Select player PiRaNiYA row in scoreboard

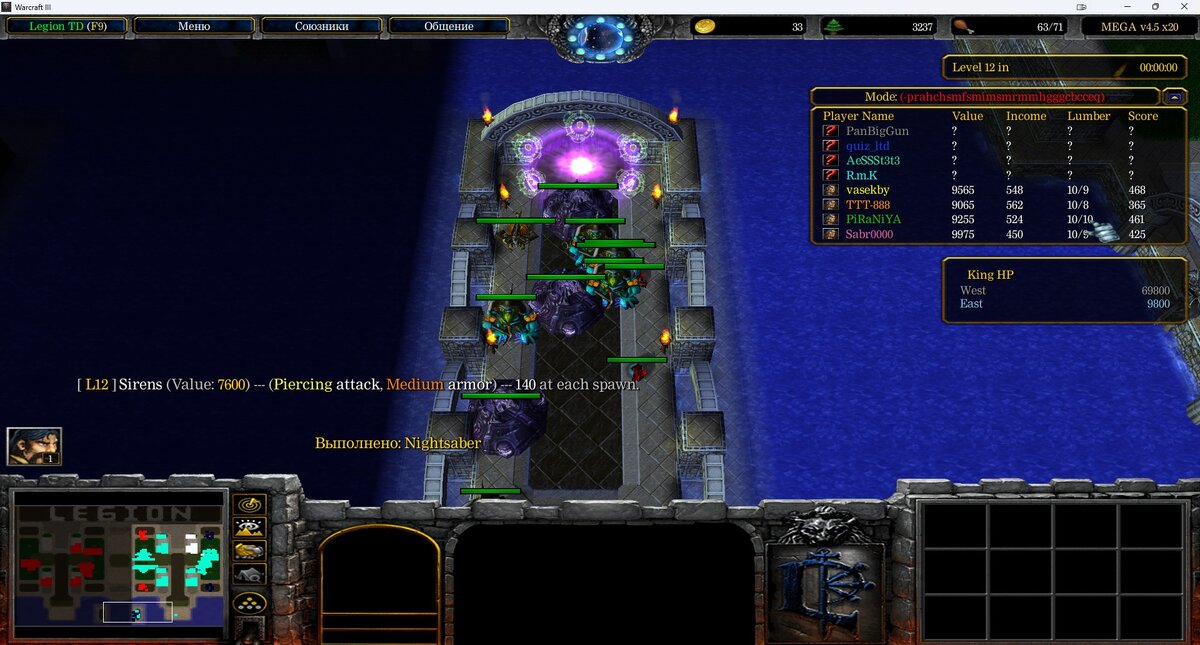(x=873, y=219)
